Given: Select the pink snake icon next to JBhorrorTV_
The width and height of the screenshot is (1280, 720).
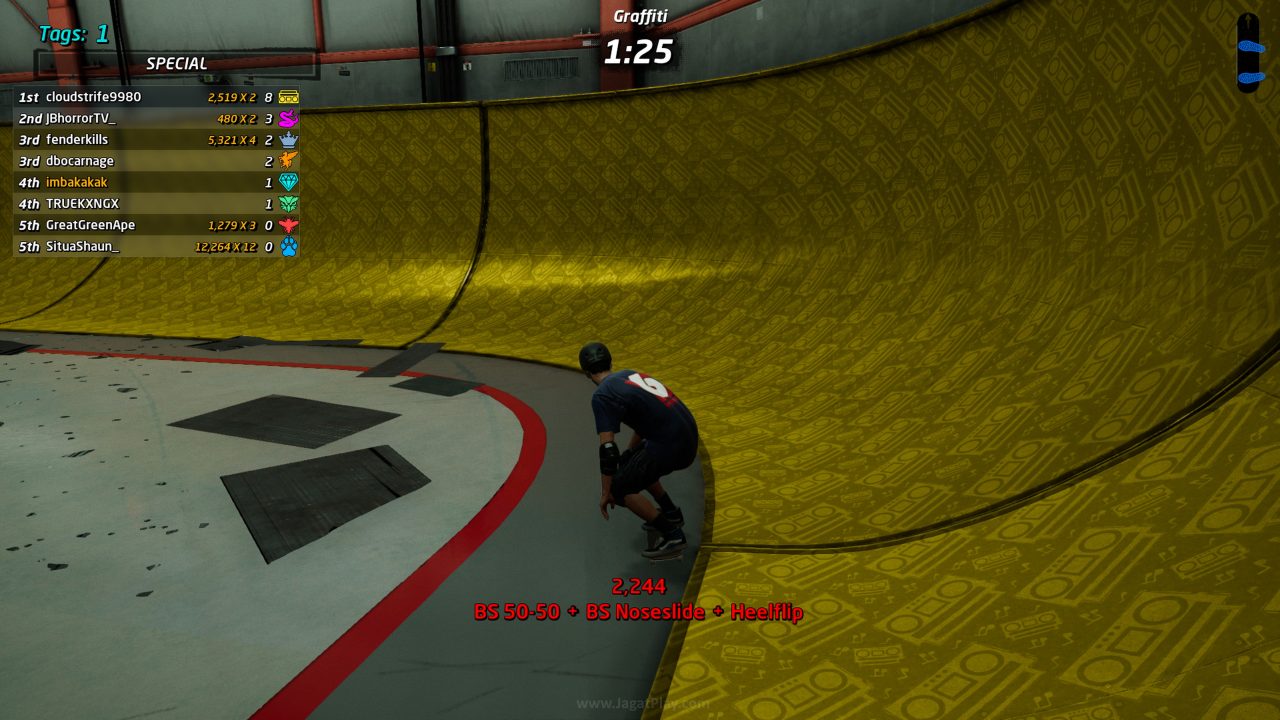Looking at the screenshot, I should tap(288, 118).
